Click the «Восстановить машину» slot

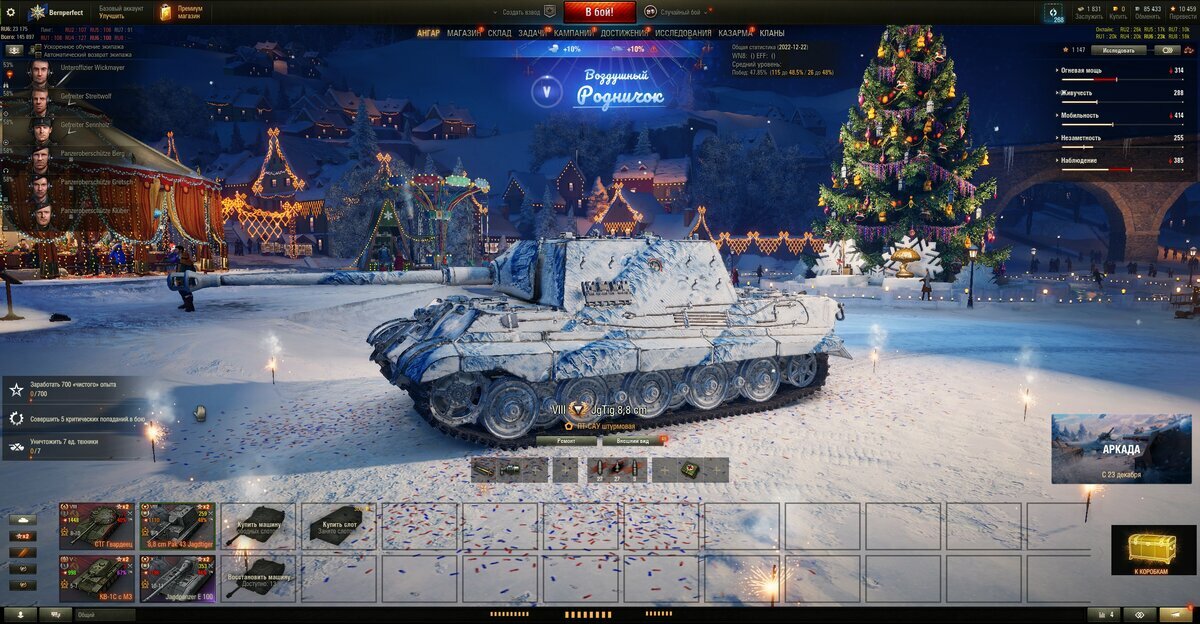point(258,578)
